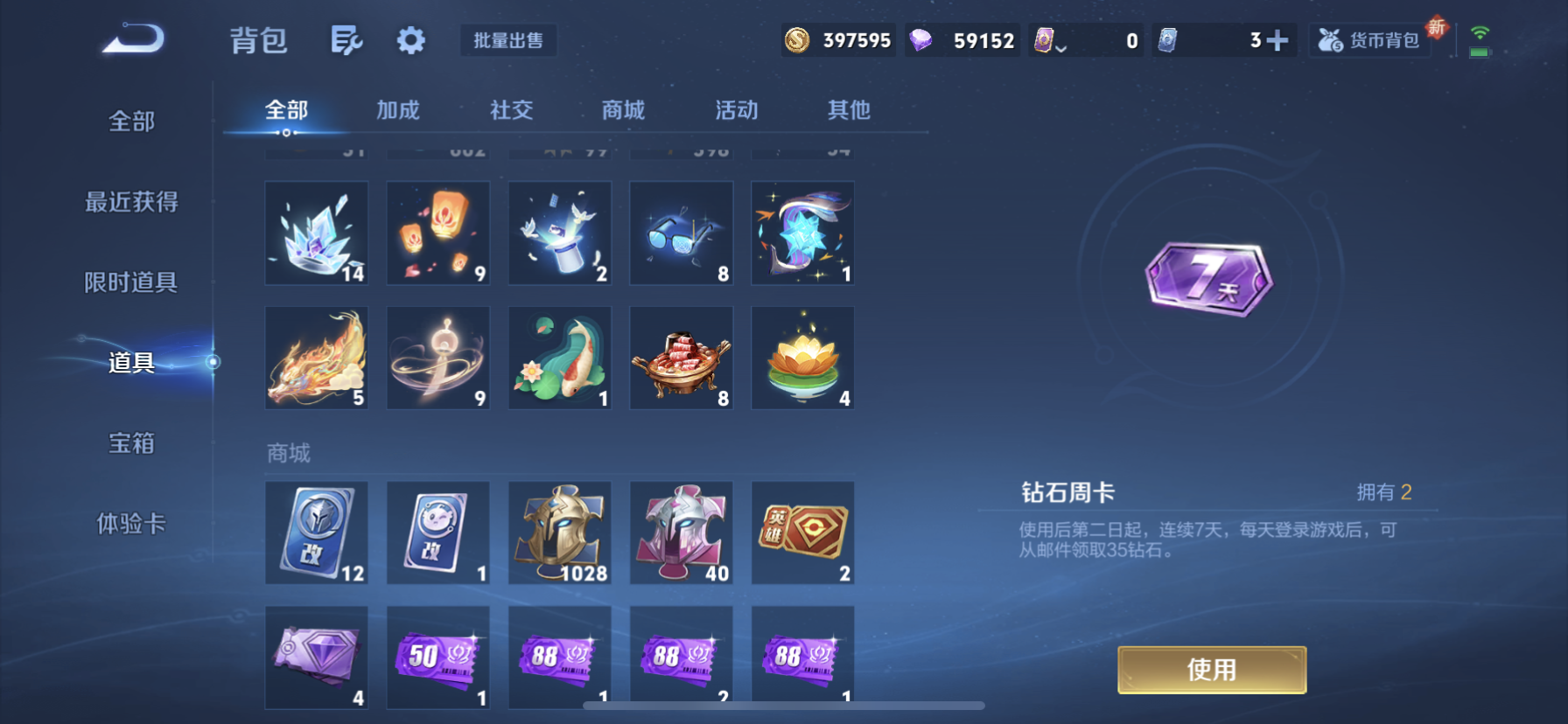Select the purple 50 voucher ticket

438,658
